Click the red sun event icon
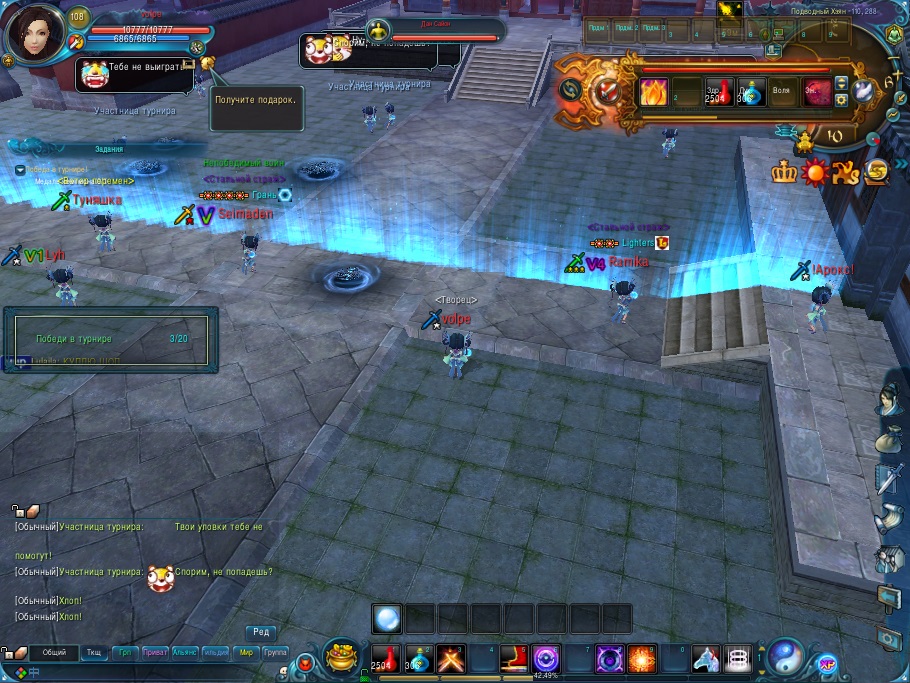Viewport: 910px width, 683px height. pyautogui.click(x=815, y=172)
